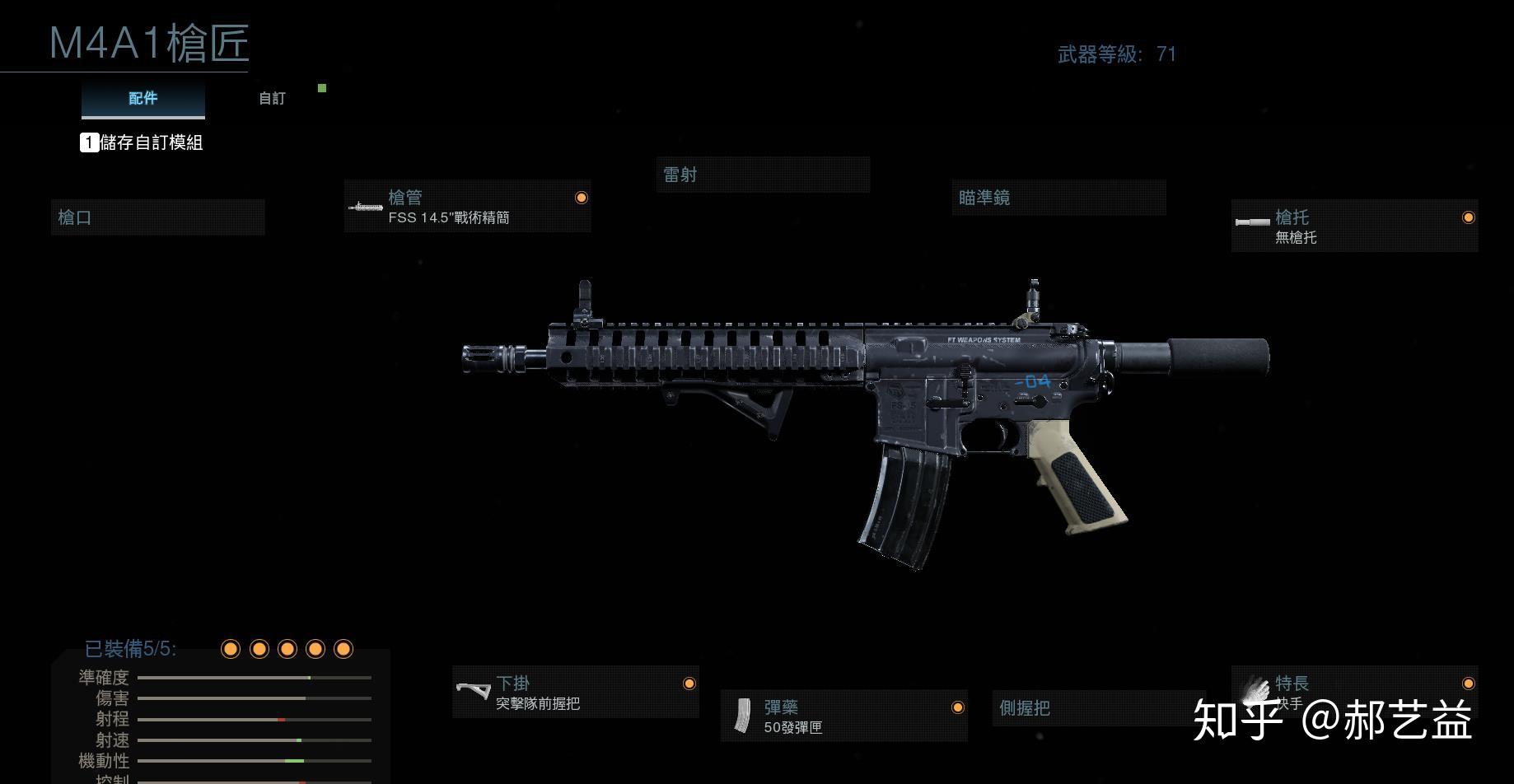Select the 彈藥 50-round magazine slot
This screenshot has width=1514, height=784.
point(843,716)
